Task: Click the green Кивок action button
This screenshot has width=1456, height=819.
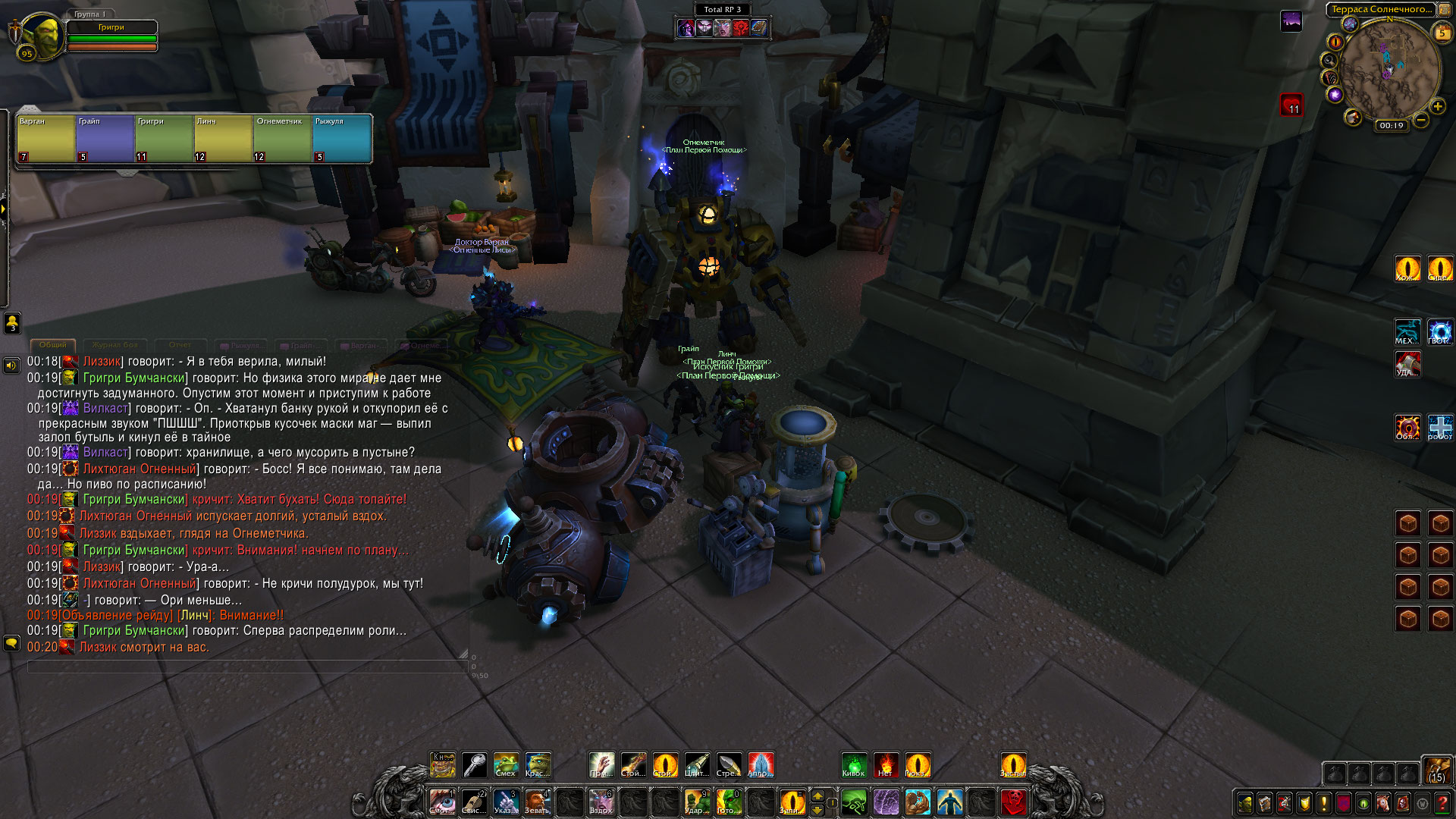Action: [854, 764]
